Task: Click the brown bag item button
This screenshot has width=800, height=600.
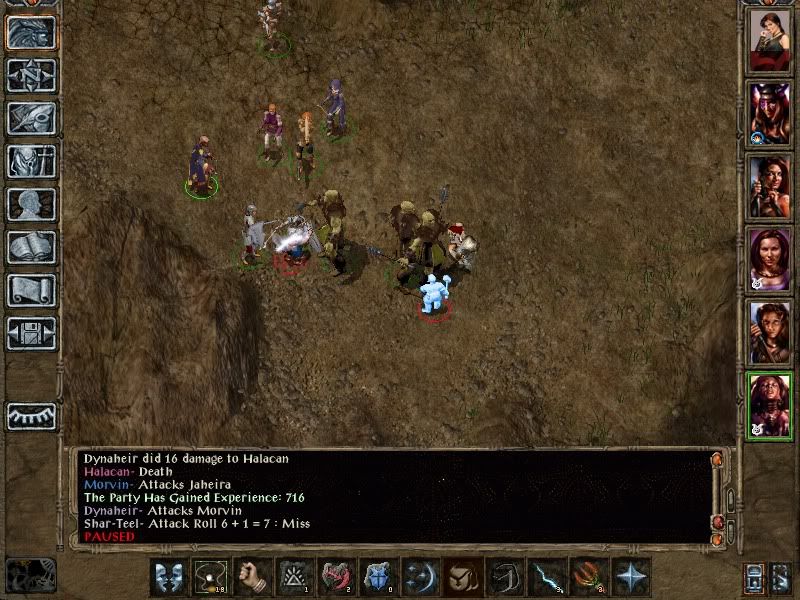Action: [462, 577]
